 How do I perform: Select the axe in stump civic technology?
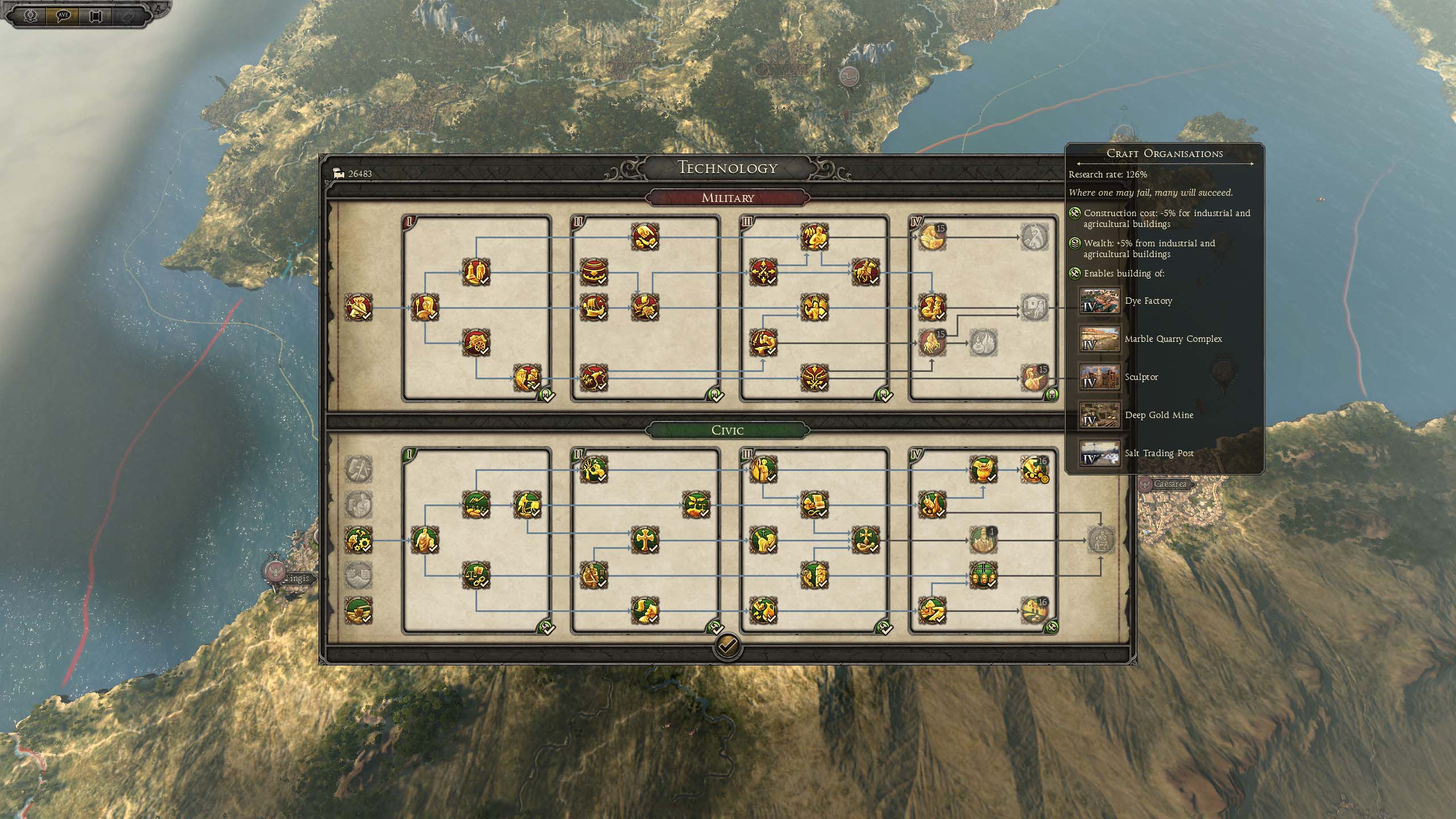(x=358, y=610)
